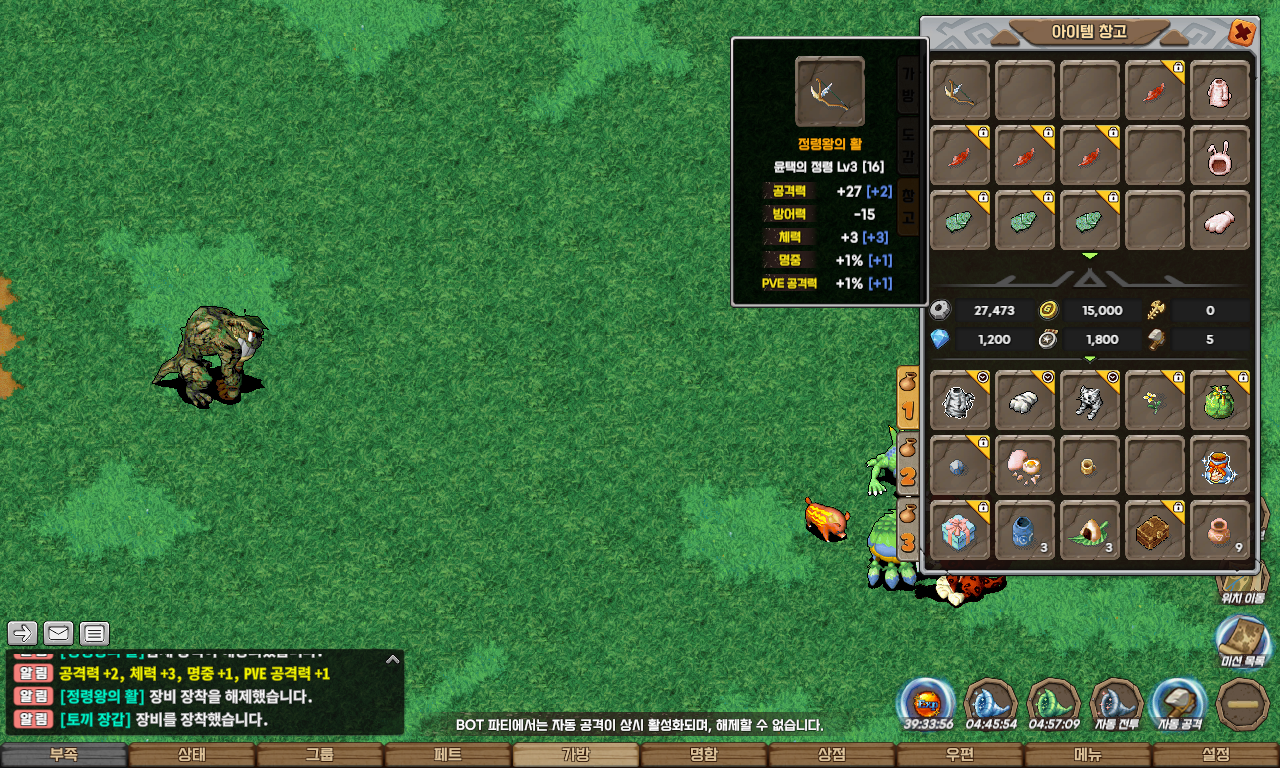Open the 페트 pet tab
Viewport: 1280px width, 768px height.
(448, 755)
